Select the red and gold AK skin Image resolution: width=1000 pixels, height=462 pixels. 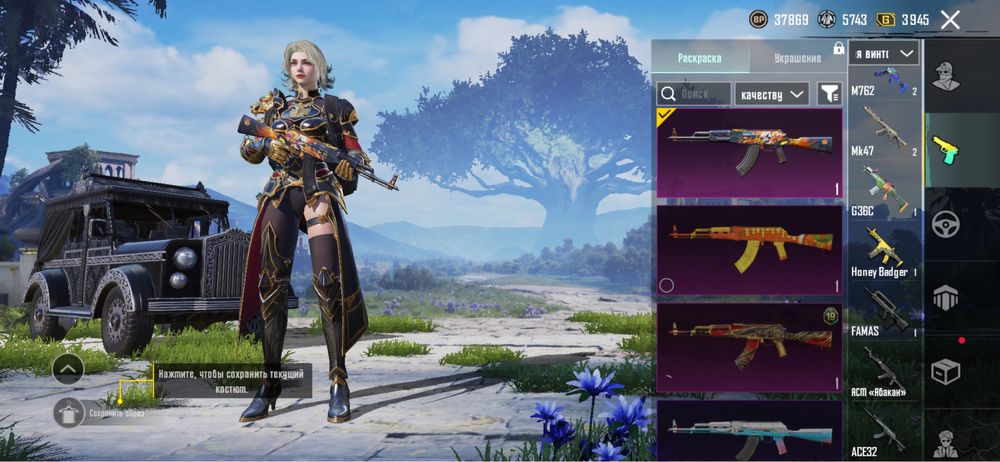(750, 347)
